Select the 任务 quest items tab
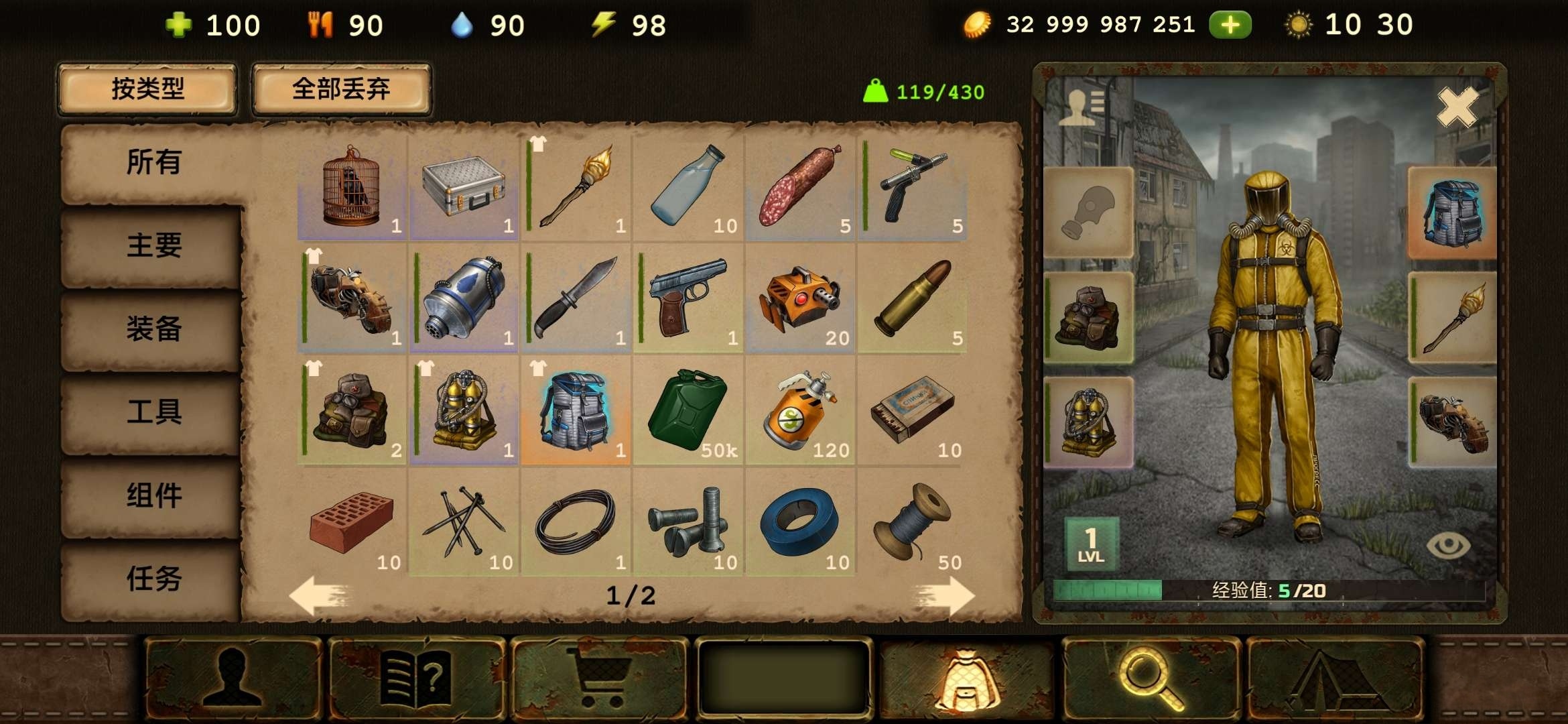This screenshot has width=1568, height=724. tap(153, 579)
